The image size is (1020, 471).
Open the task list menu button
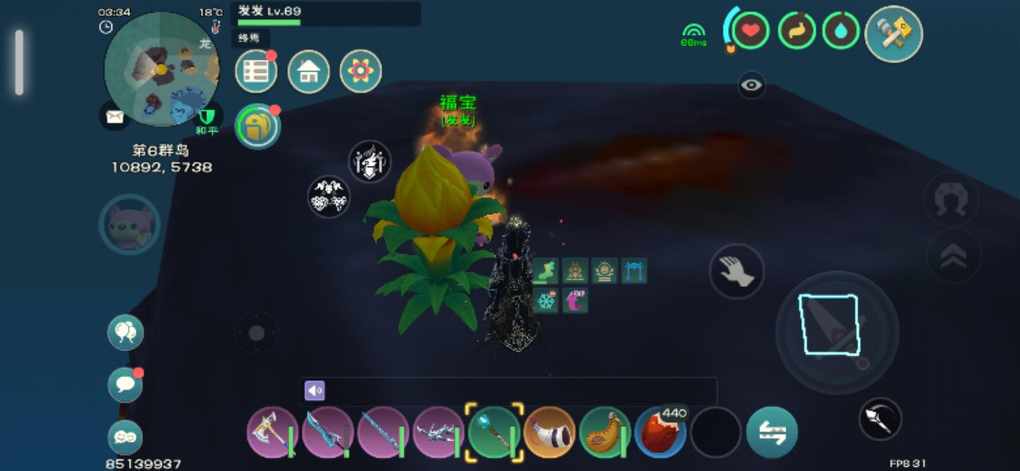point(257,72)
